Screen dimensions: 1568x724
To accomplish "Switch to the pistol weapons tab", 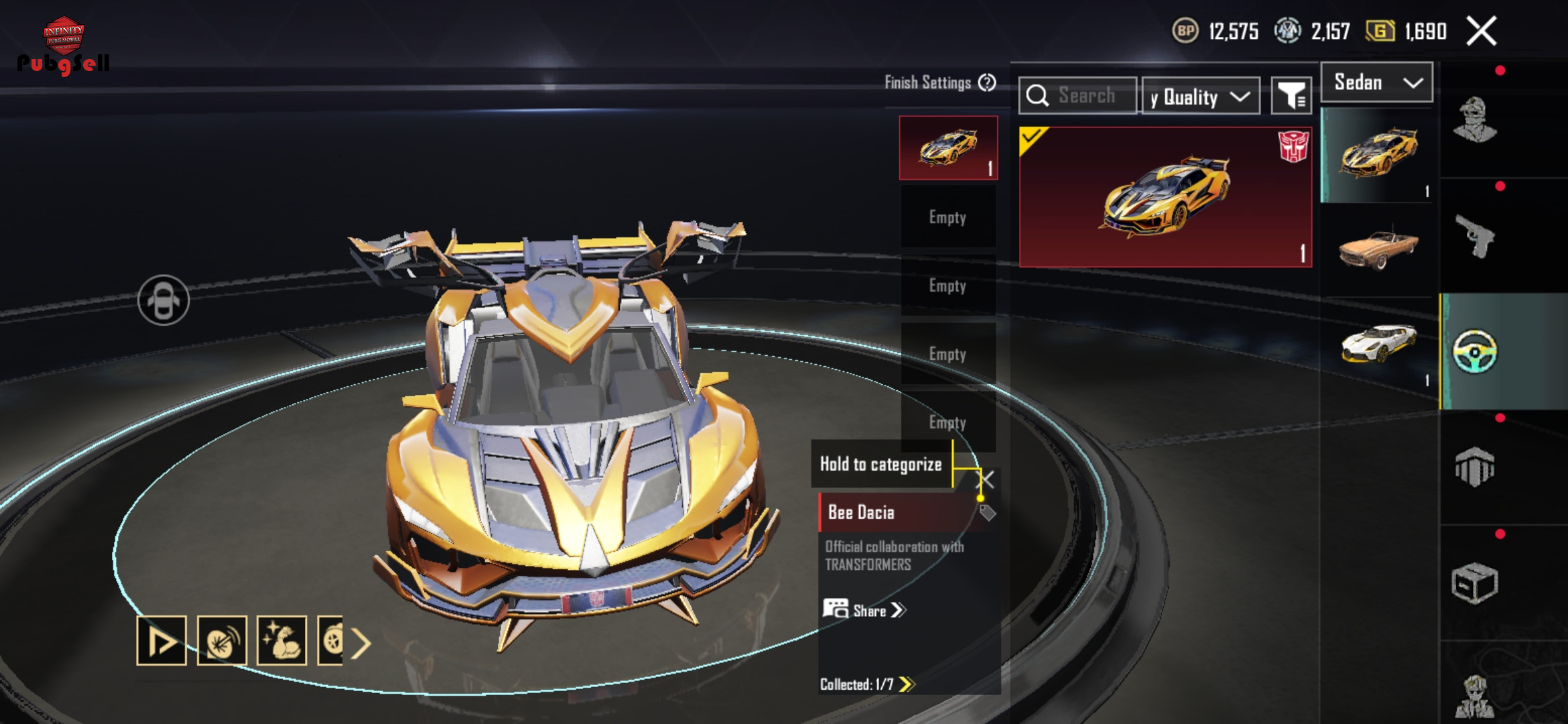I will pos(1474,236).
